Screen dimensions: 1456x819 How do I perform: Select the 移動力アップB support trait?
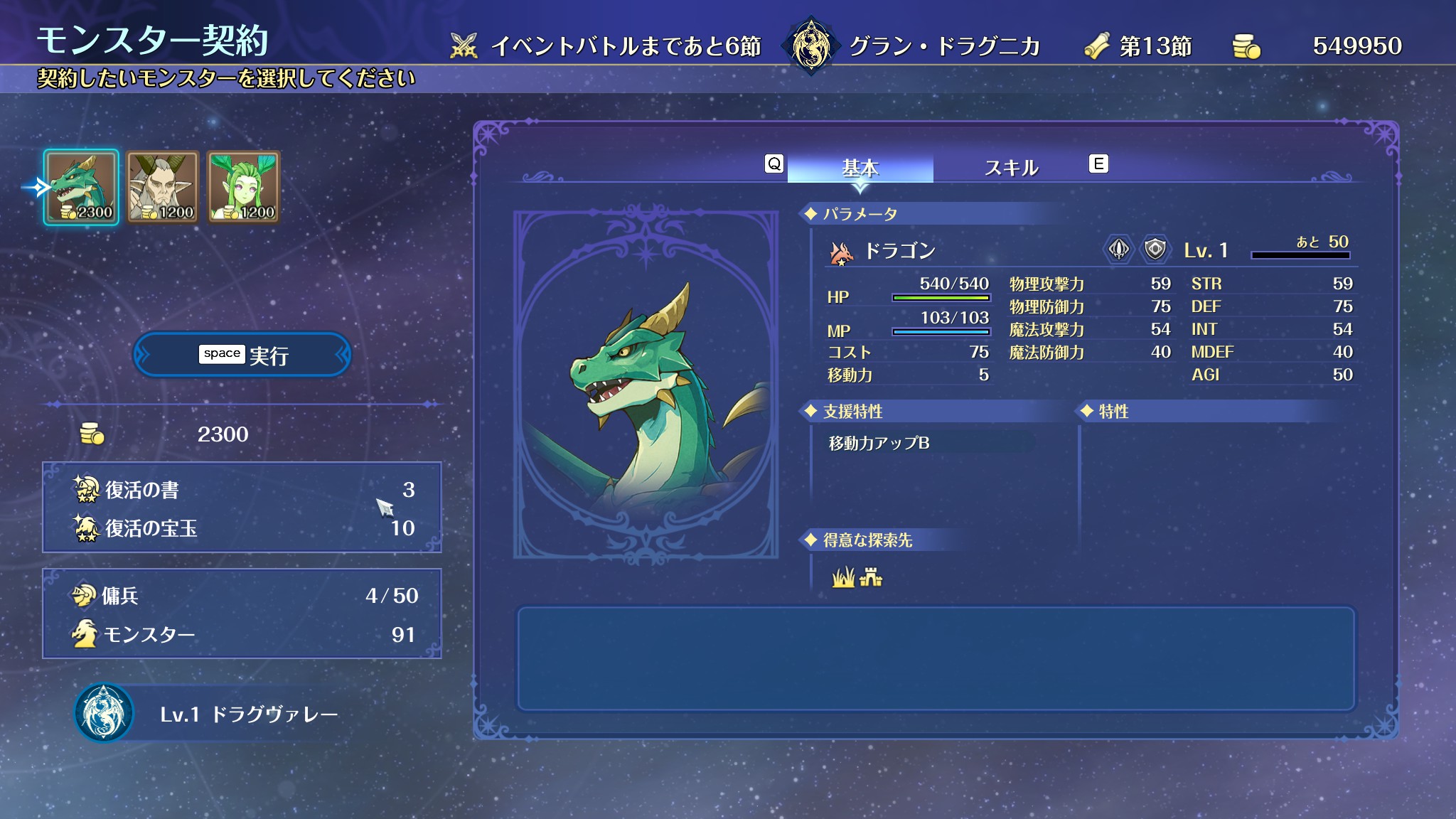[879, 443]
